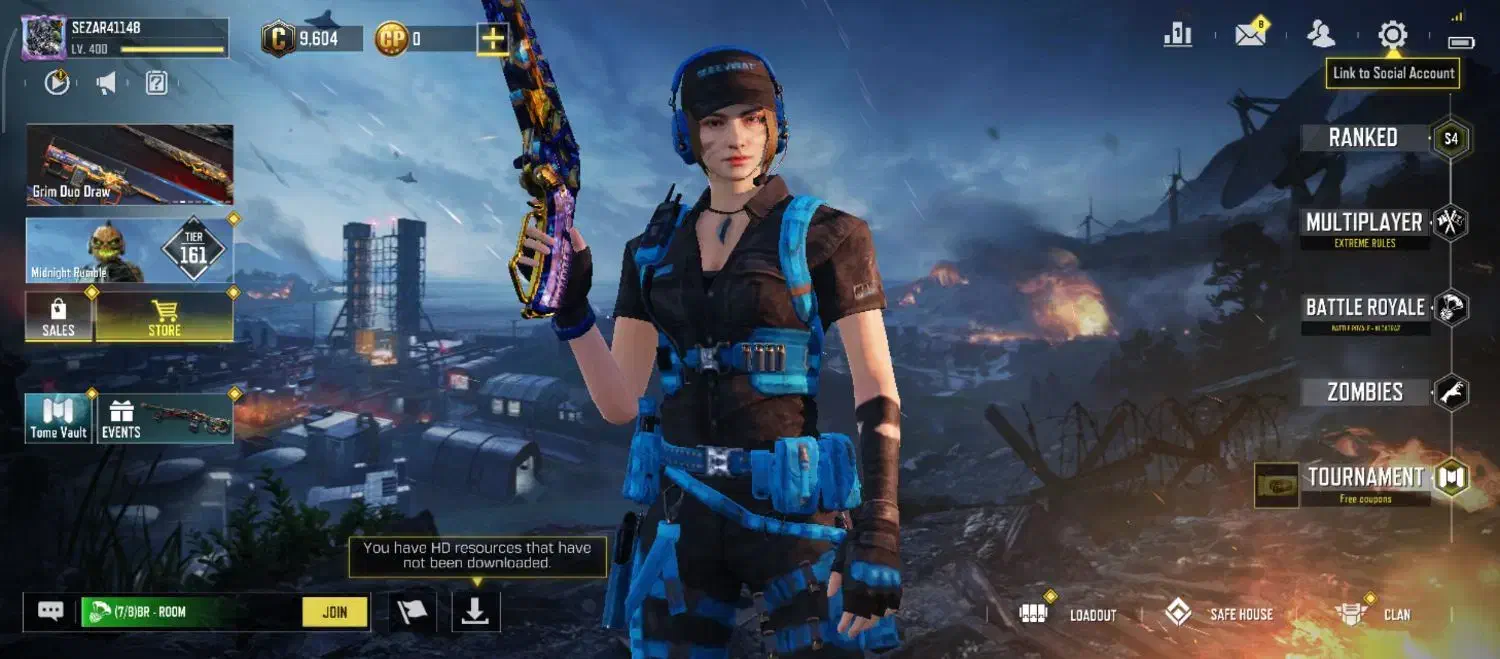Open the settings gear icon

[x=1392, y=36]
